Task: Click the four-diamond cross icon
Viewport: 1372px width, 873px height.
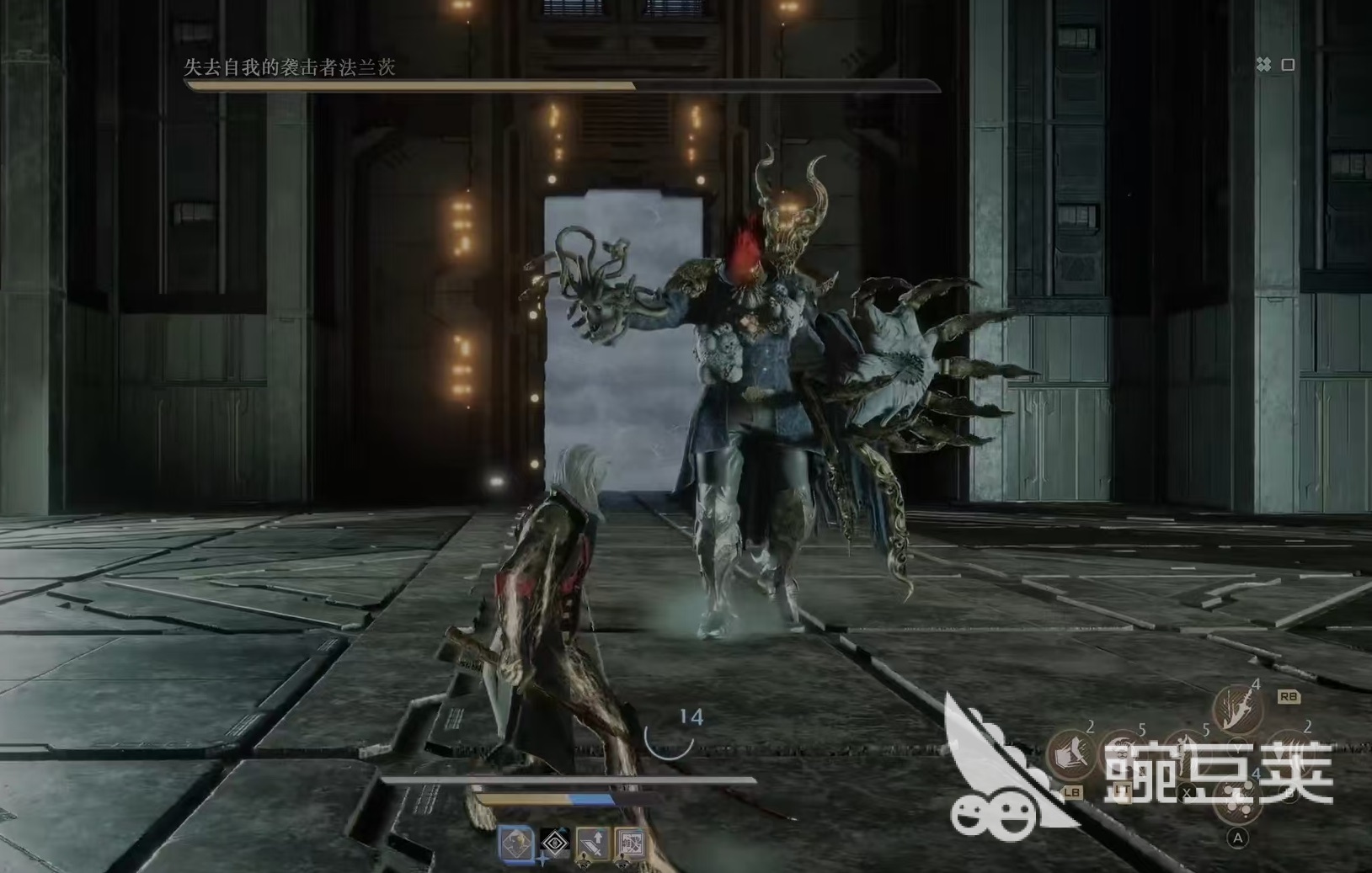Action: [1263, 65]
